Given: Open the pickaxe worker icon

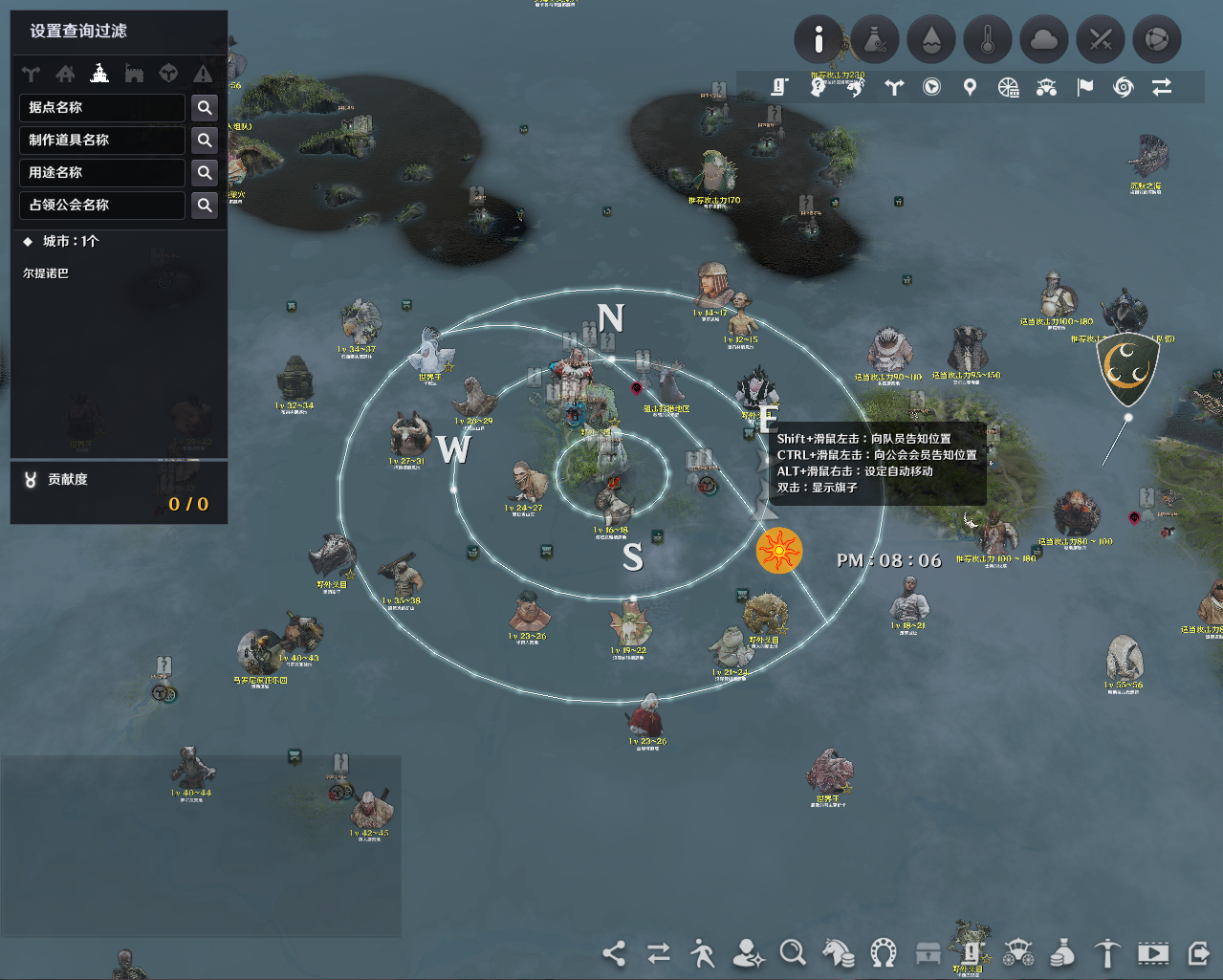Looking at the screenshot, I should click(1107, 952).
